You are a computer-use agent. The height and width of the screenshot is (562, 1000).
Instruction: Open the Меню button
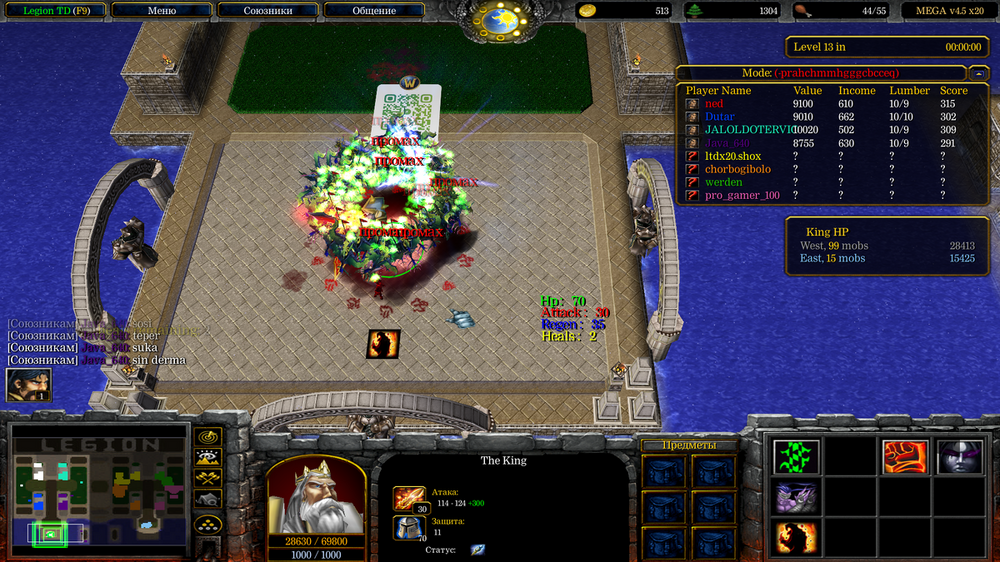pyautogui.click(x=162, y=11)
